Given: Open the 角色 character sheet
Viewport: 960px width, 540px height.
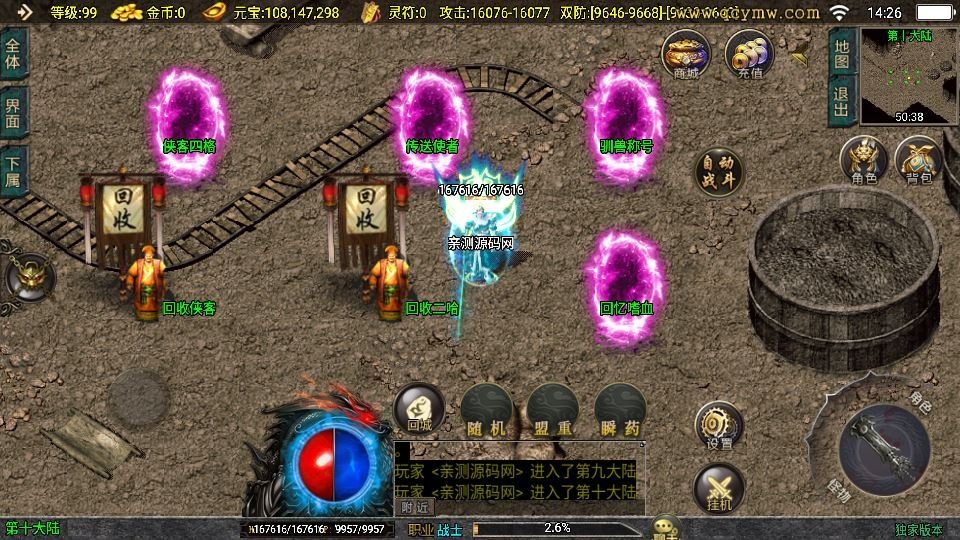Looking at the screenshot, I should click(864, 162).
